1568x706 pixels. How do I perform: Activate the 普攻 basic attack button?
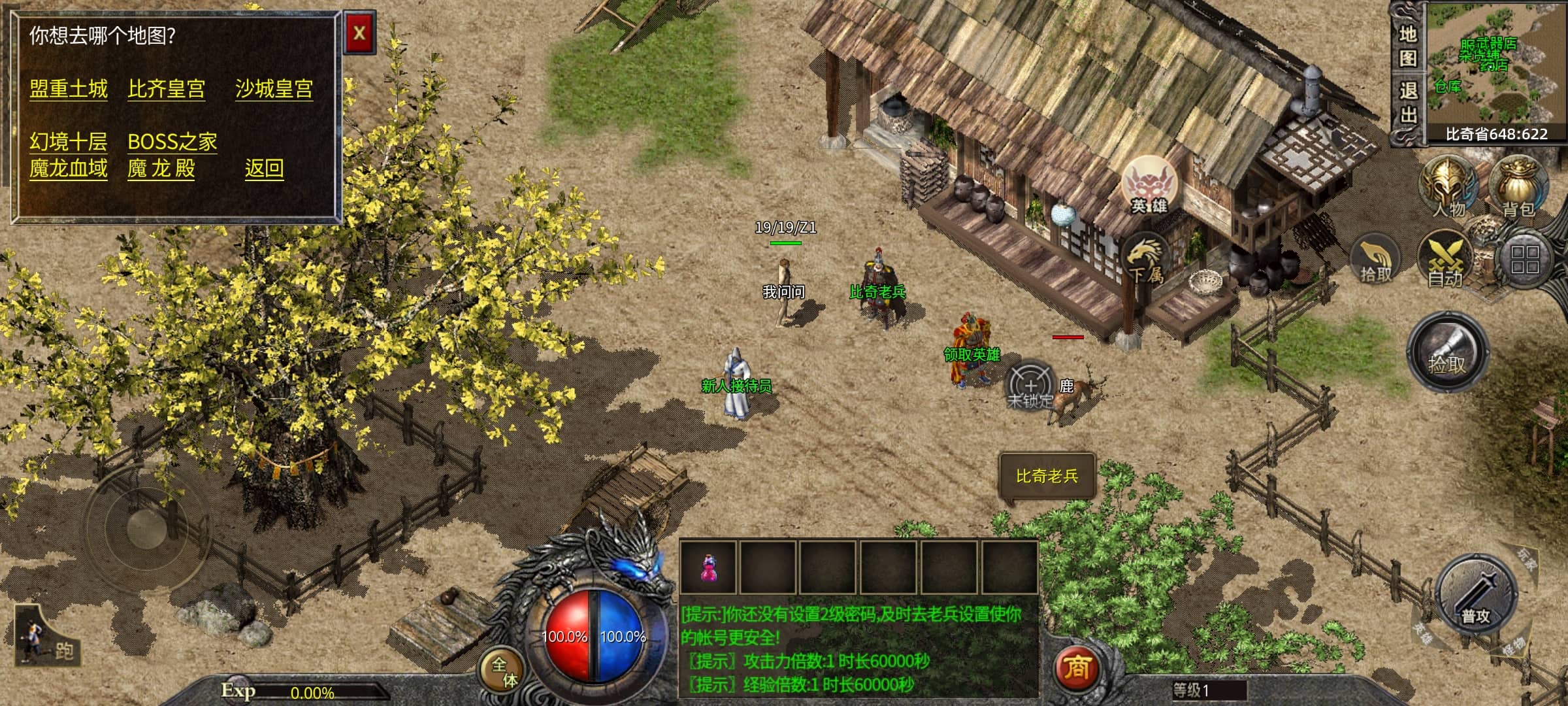point(1475,597)
